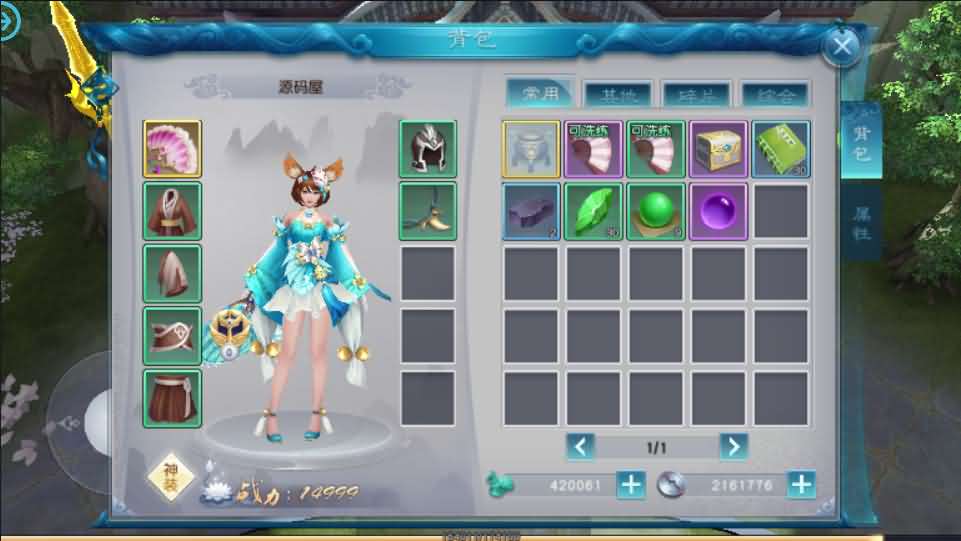The width and height of the screenshot is (961, 541).
Task: Inspect the equipped necklace slot
Action: pos(428,211)
